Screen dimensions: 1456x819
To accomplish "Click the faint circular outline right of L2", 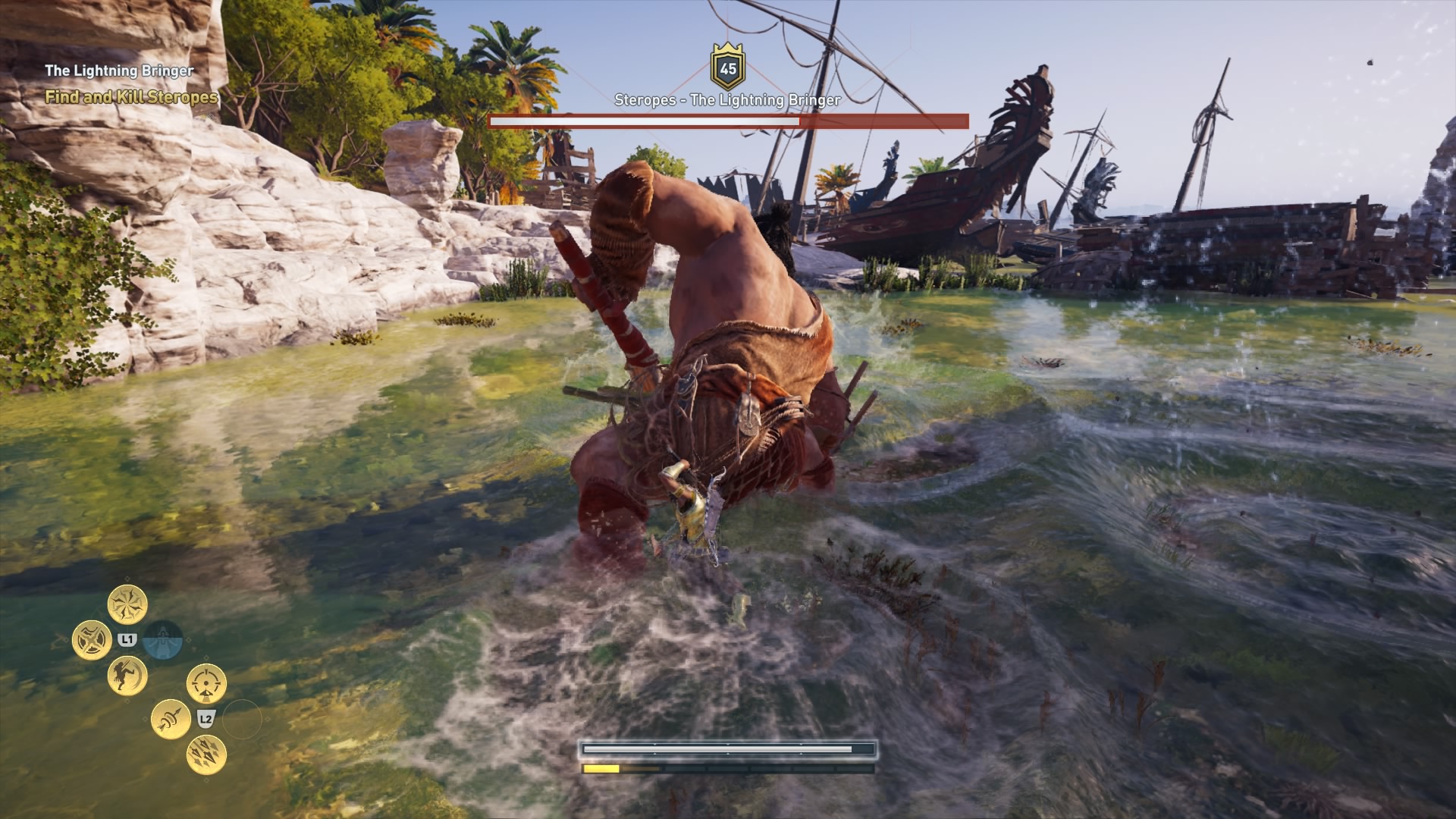I will (242, 720).
